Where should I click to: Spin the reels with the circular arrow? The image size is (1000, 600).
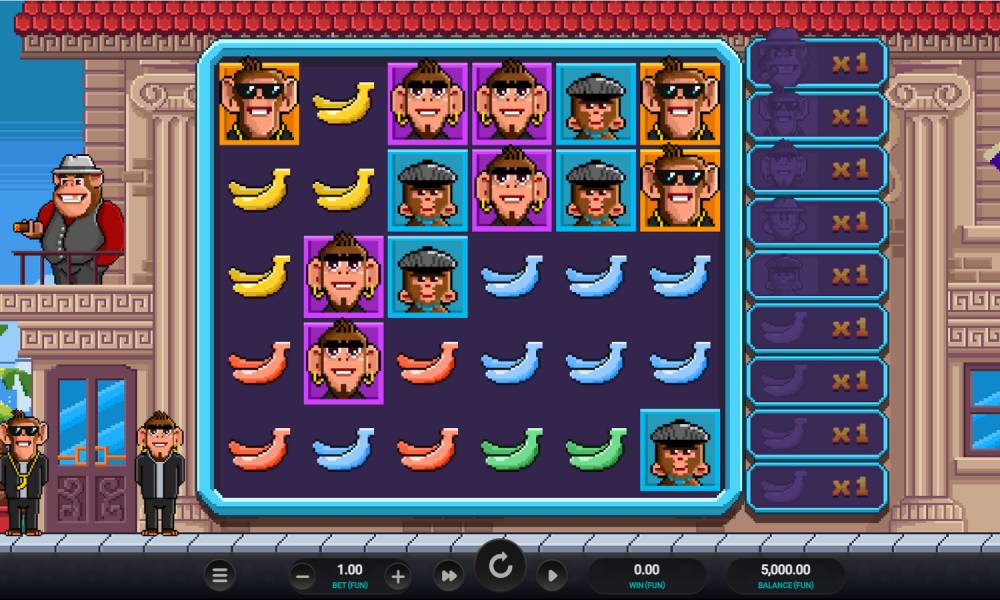(500, 567)
